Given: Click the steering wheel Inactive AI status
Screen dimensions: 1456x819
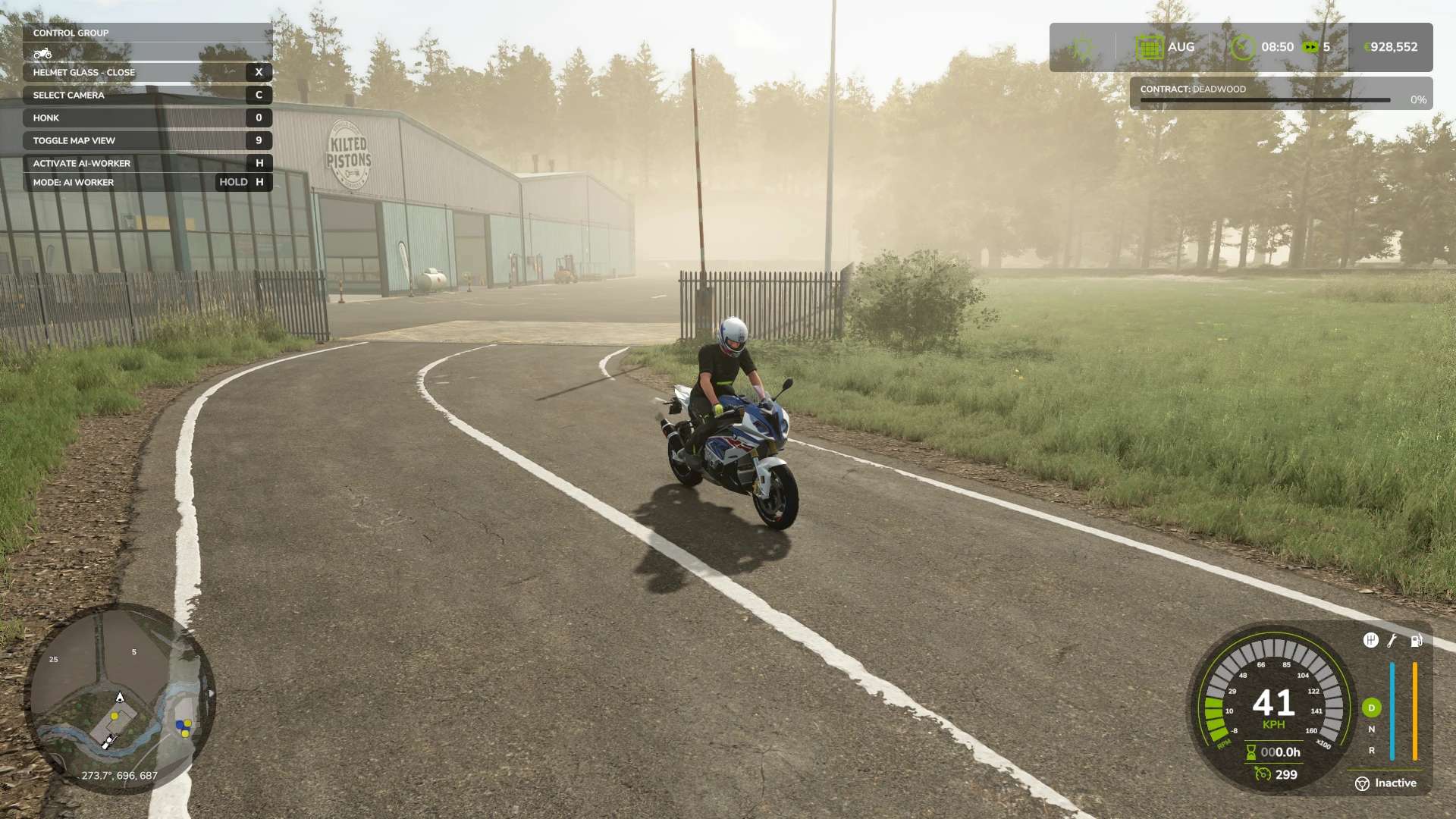Looking at the screenshot, I should tap(1385, 783).
